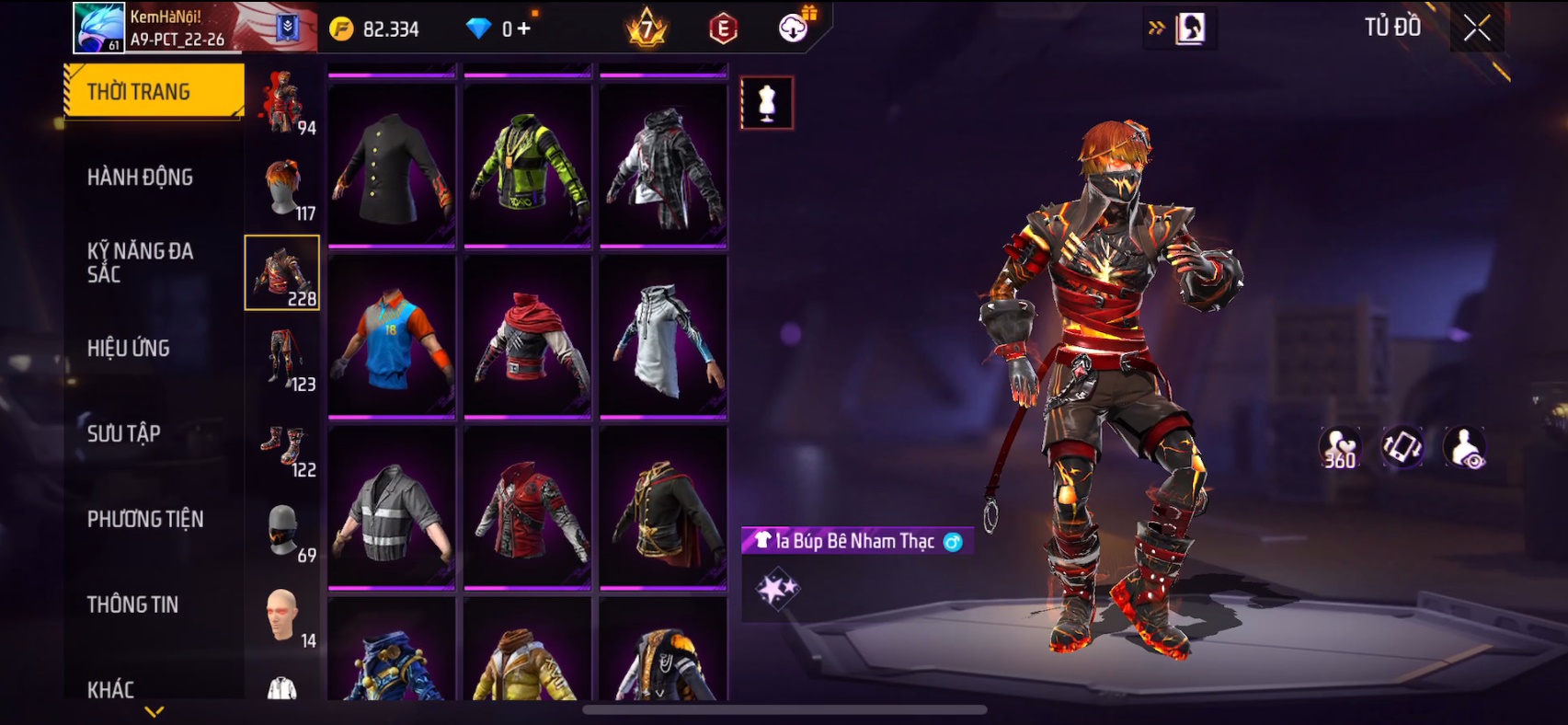Open the Hiệu Ứng category
Viewport: 1568px width, 725px height.
pyautogui.click(x=129, y=348)
